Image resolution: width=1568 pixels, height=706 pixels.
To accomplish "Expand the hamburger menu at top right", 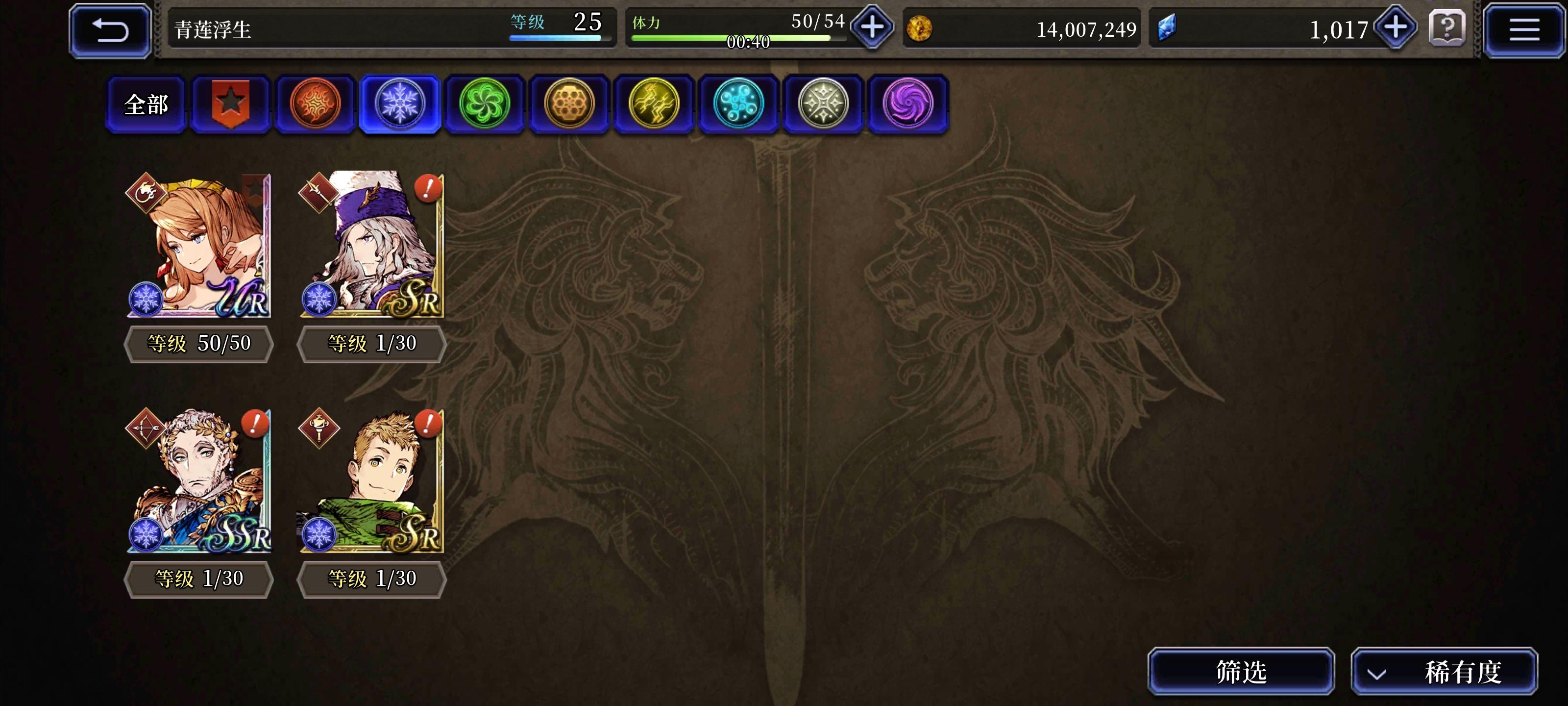I will pos(1523,29).
